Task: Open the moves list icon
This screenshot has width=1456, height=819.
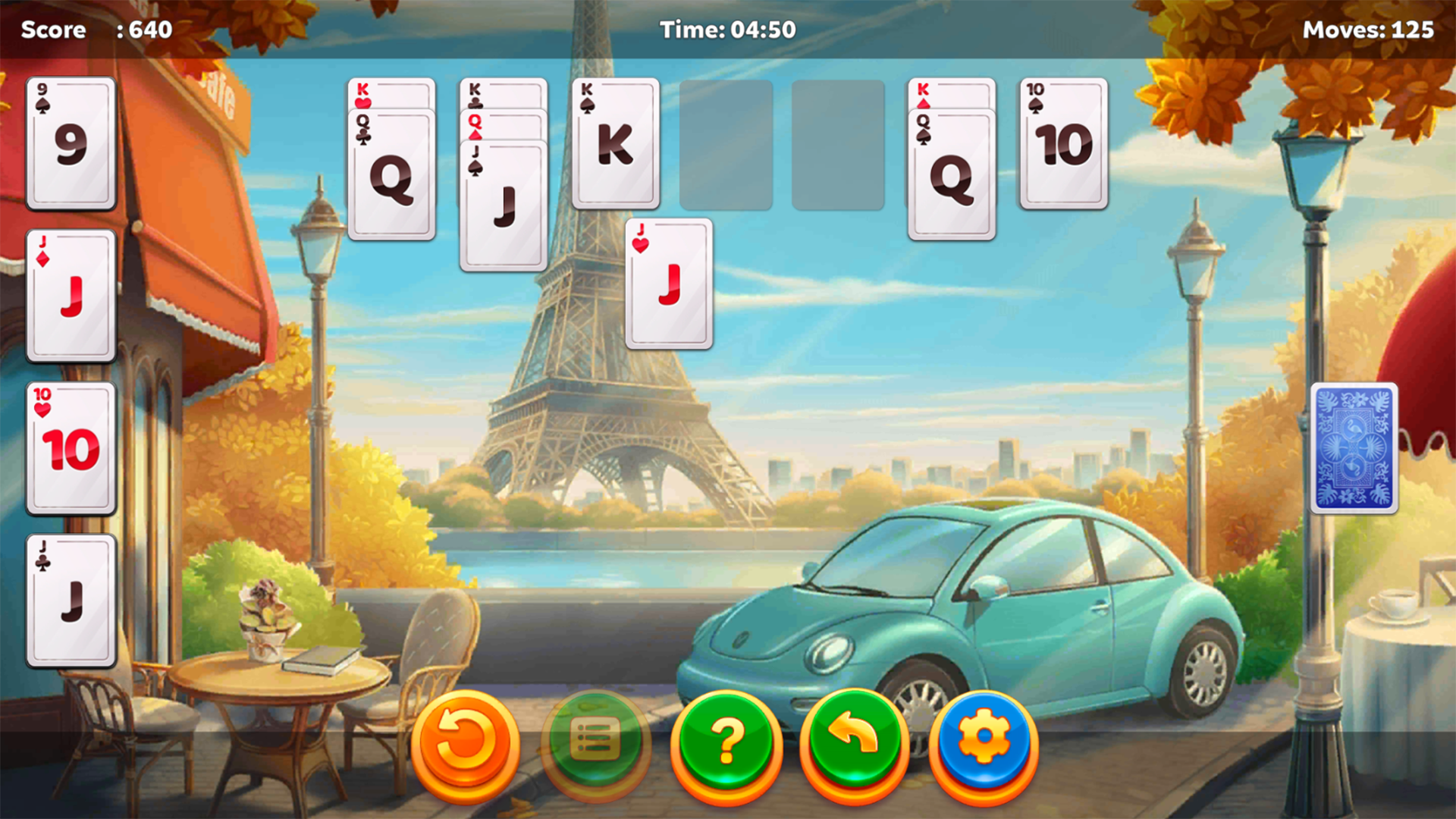Action: [x=595, y=742]
